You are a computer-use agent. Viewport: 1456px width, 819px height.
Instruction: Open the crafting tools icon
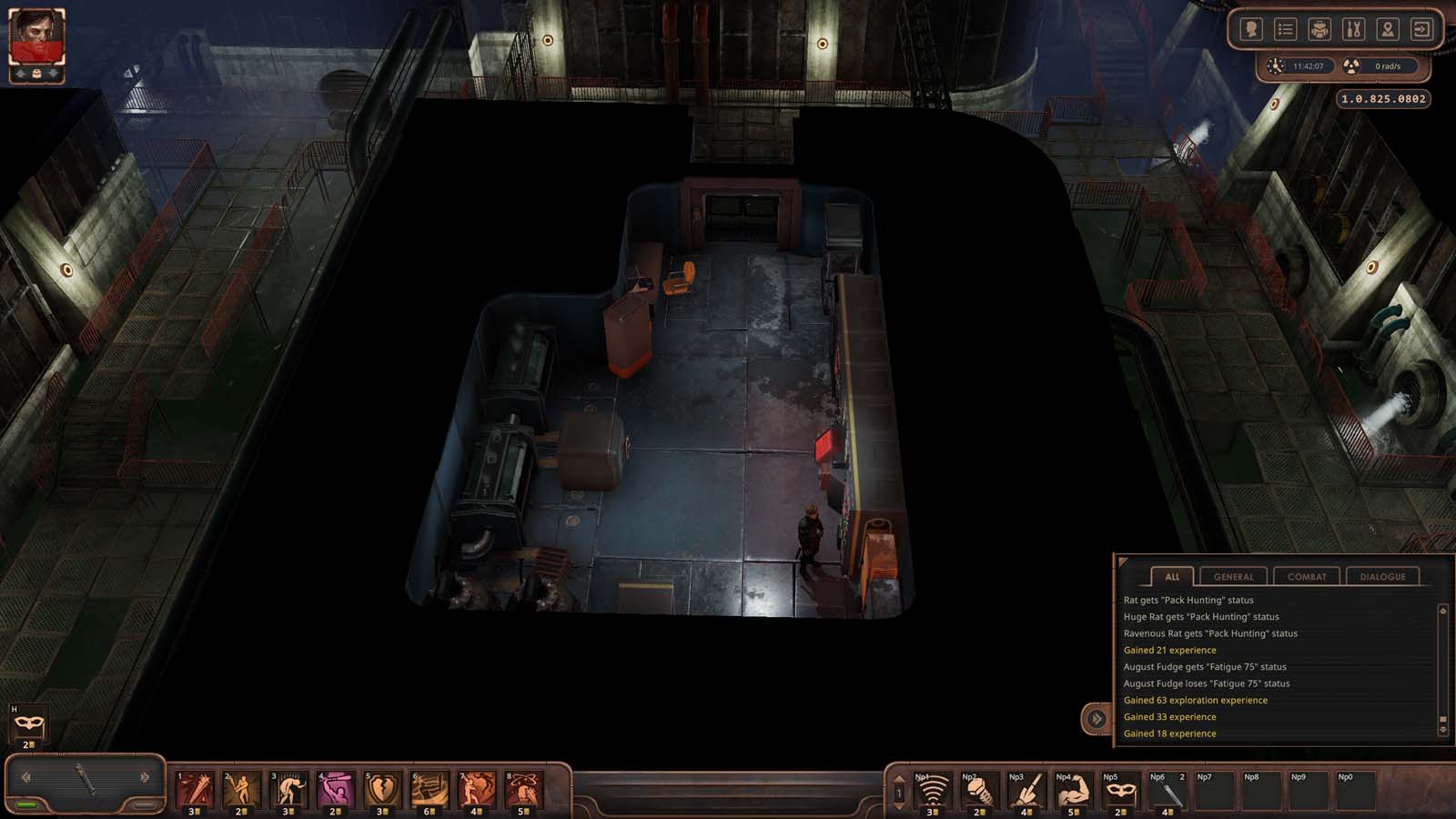coord(1352,28)
